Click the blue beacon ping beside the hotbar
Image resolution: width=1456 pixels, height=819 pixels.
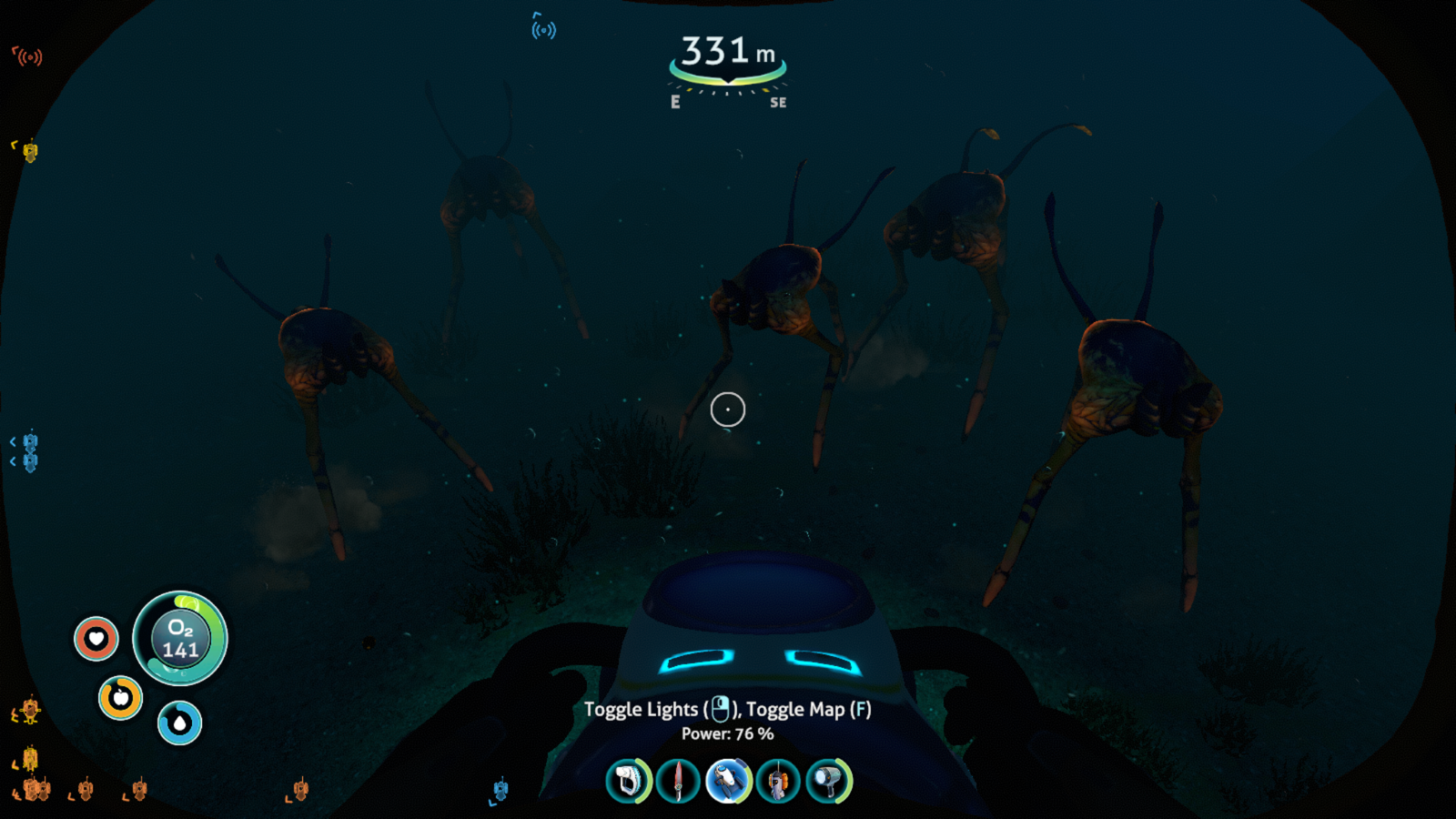coord(500,789)
